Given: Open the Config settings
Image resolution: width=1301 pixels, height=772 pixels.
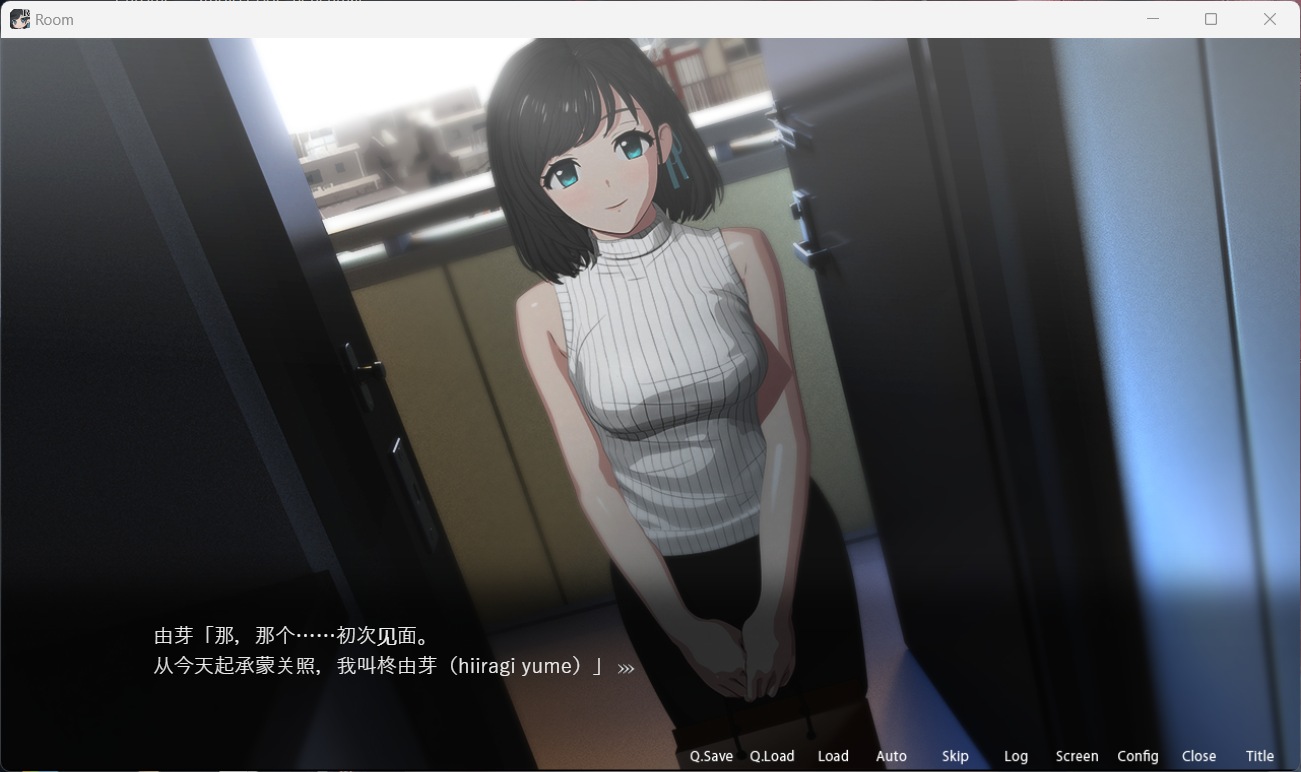Looking at the screenshot, I should pos(1138,756).
